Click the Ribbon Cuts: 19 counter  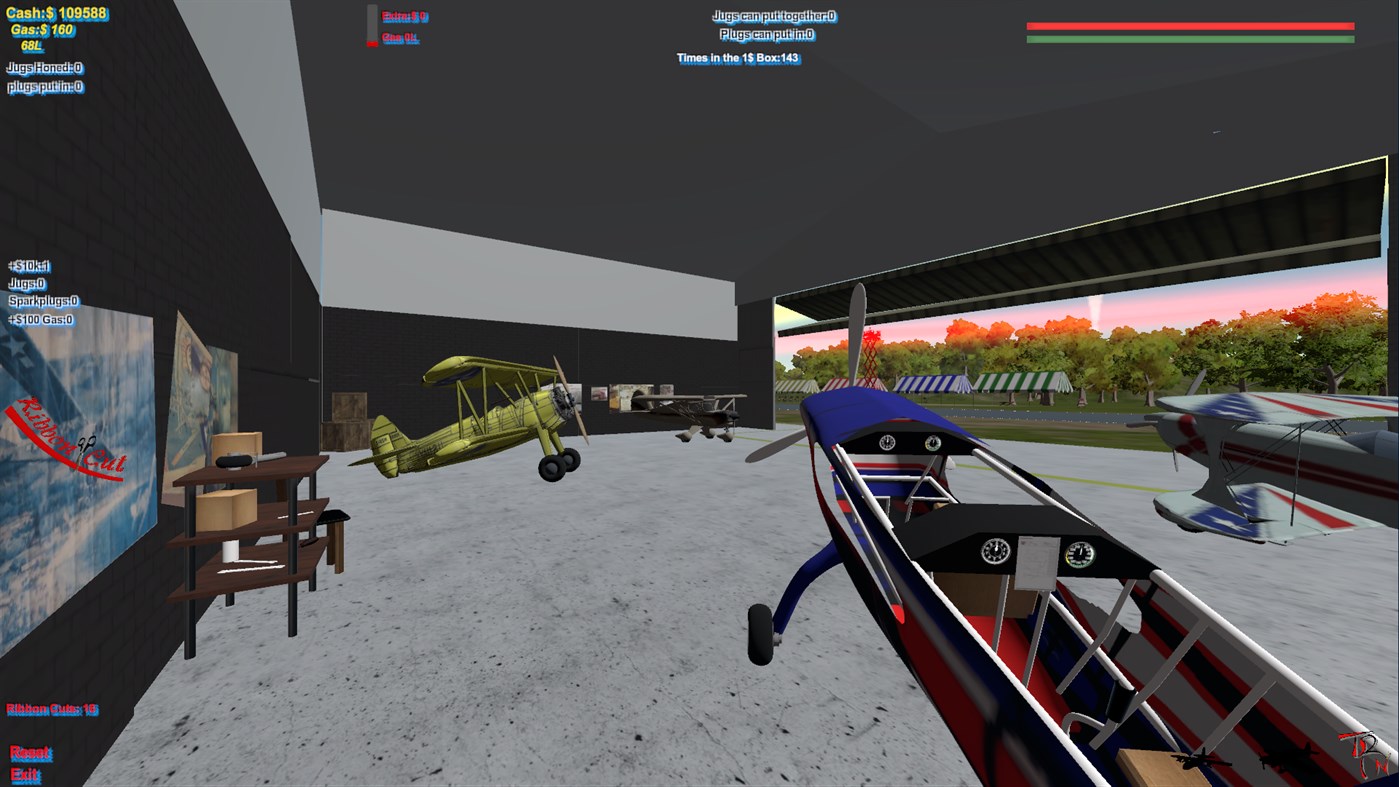(53, 709)
